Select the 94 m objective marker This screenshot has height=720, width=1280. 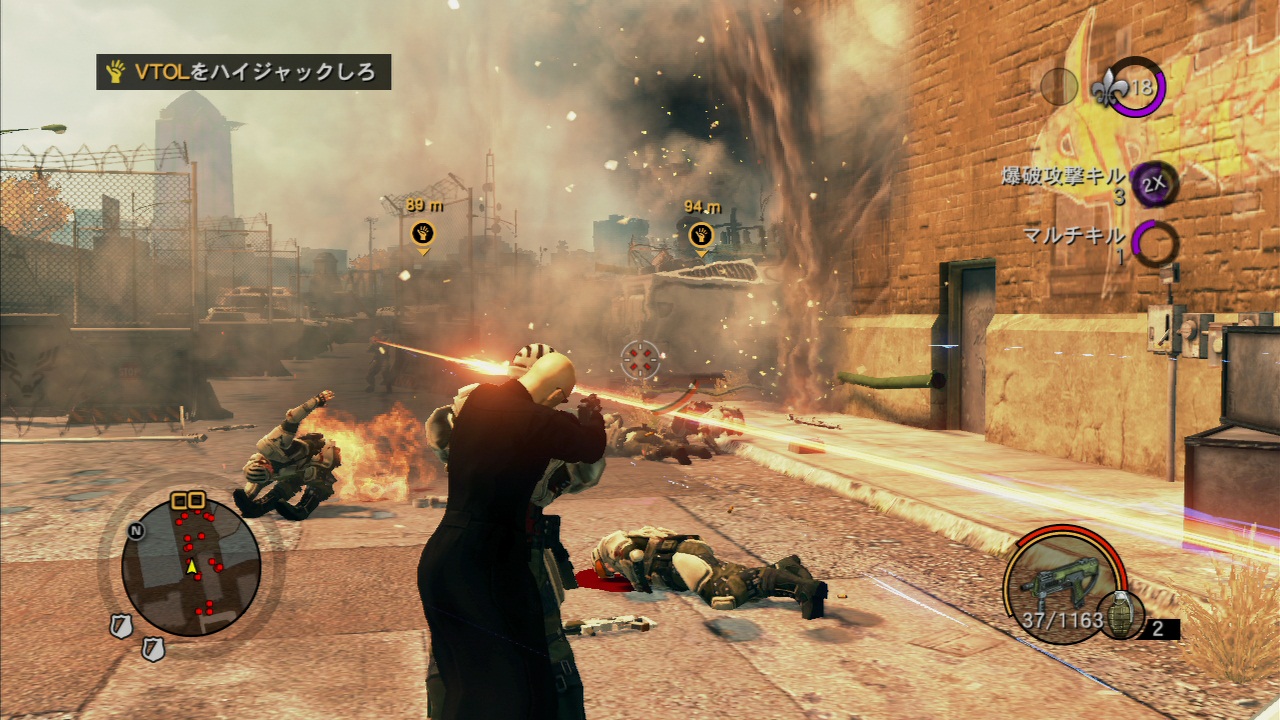click(x=701, y=235)
